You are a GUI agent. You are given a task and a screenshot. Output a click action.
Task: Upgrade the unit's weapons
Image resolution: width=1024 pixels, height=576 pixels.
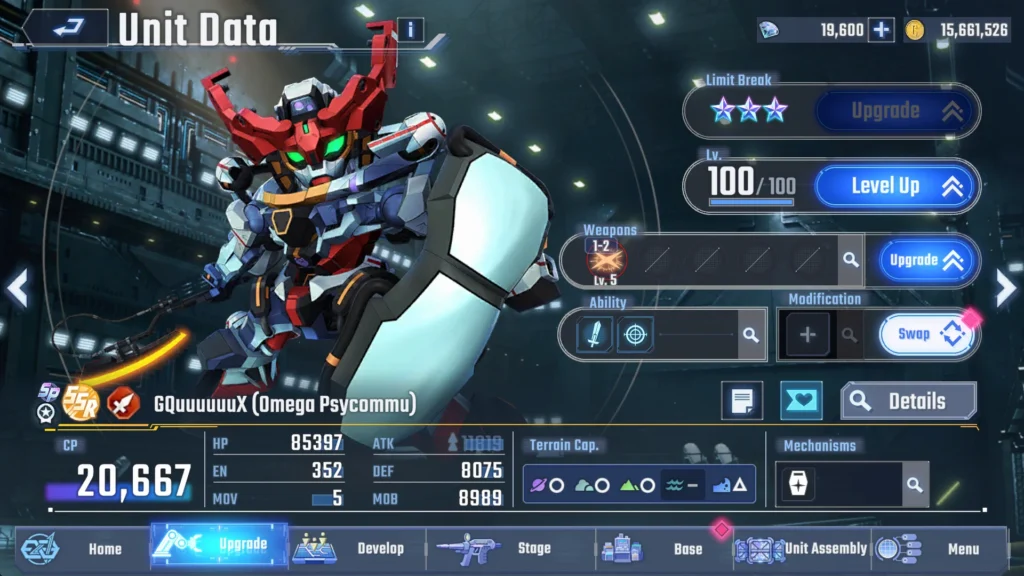pyautogui.click(x=925, y=261)
